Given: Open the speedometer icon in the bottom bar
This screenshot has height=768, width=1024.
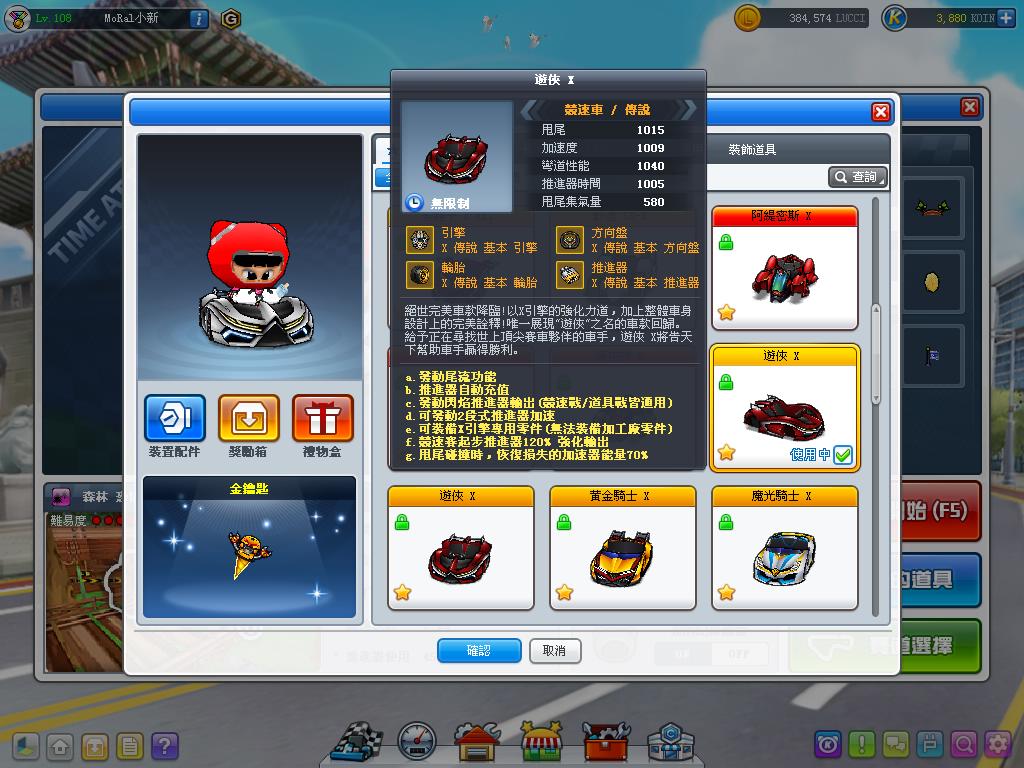Looking at the screenshot, I should click(x=417, y=742).
